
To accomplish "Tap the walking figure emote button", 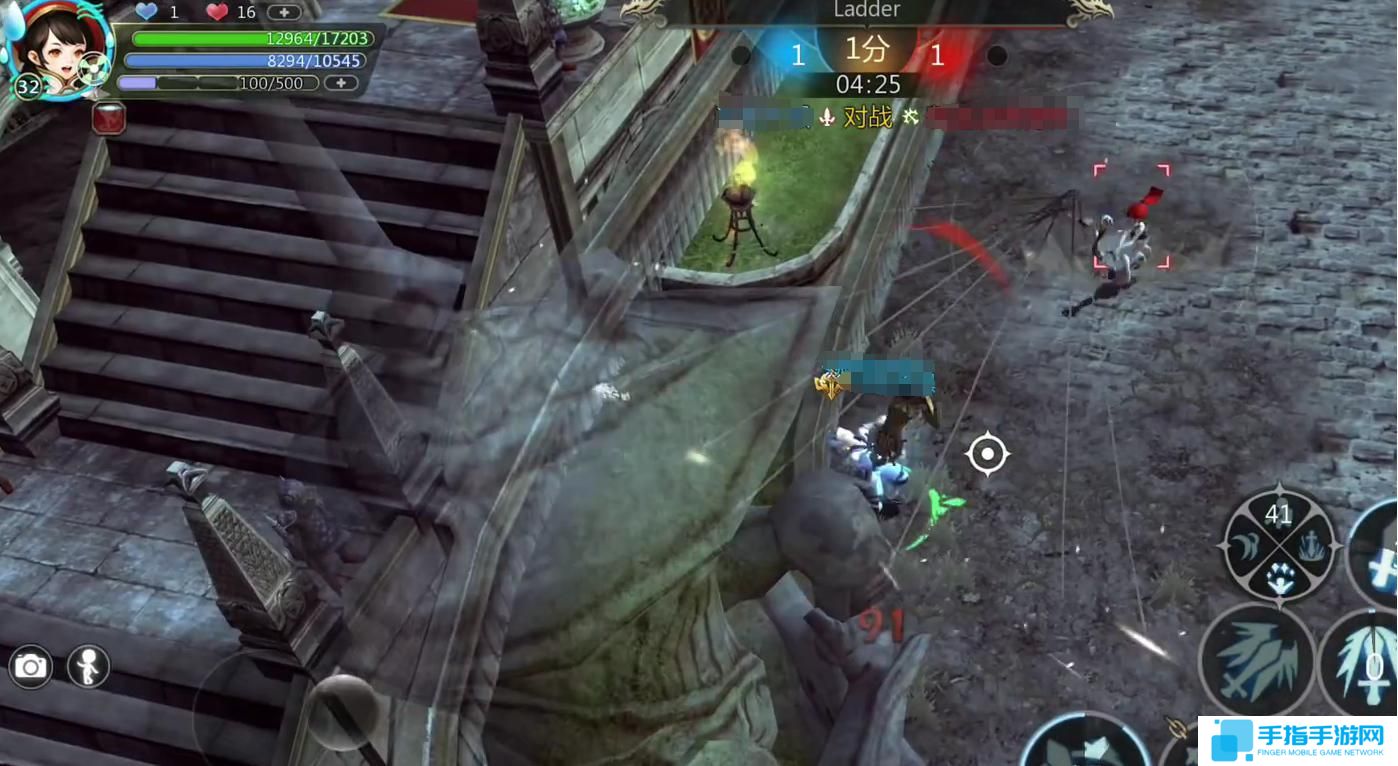I will point(88,667).
